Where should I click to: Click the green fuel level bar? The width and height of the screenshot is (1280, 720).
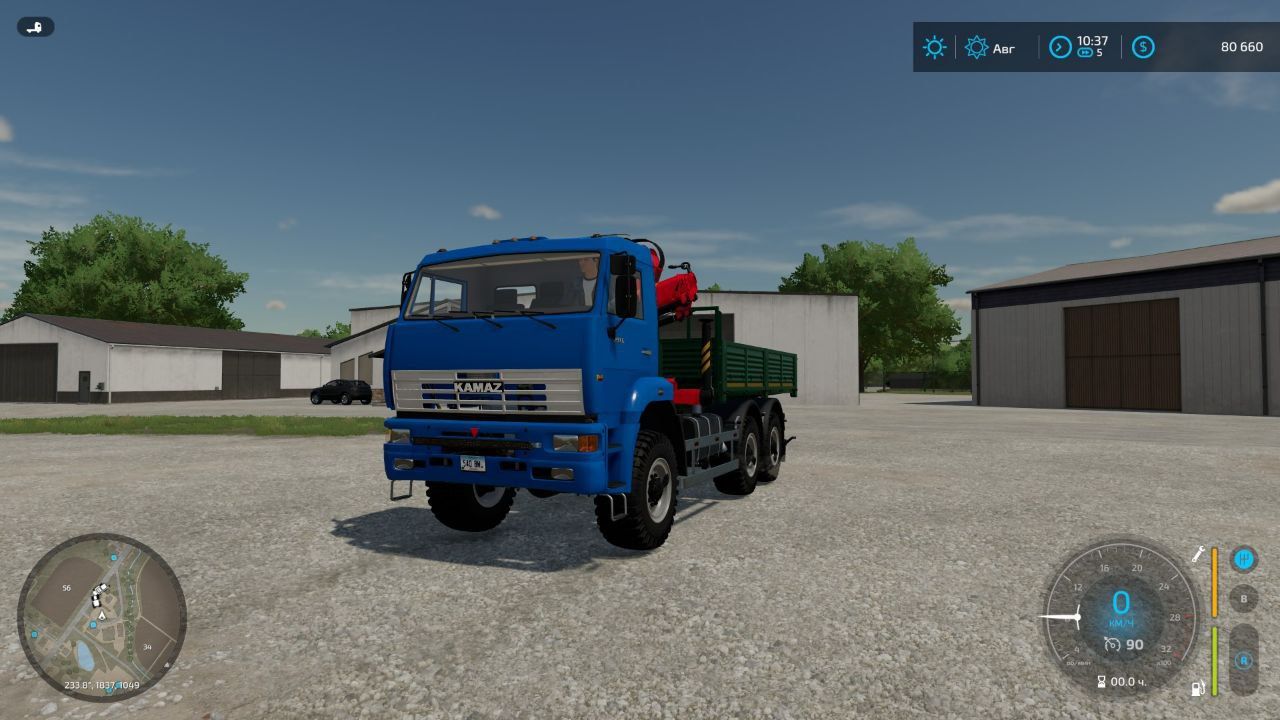1215,659
